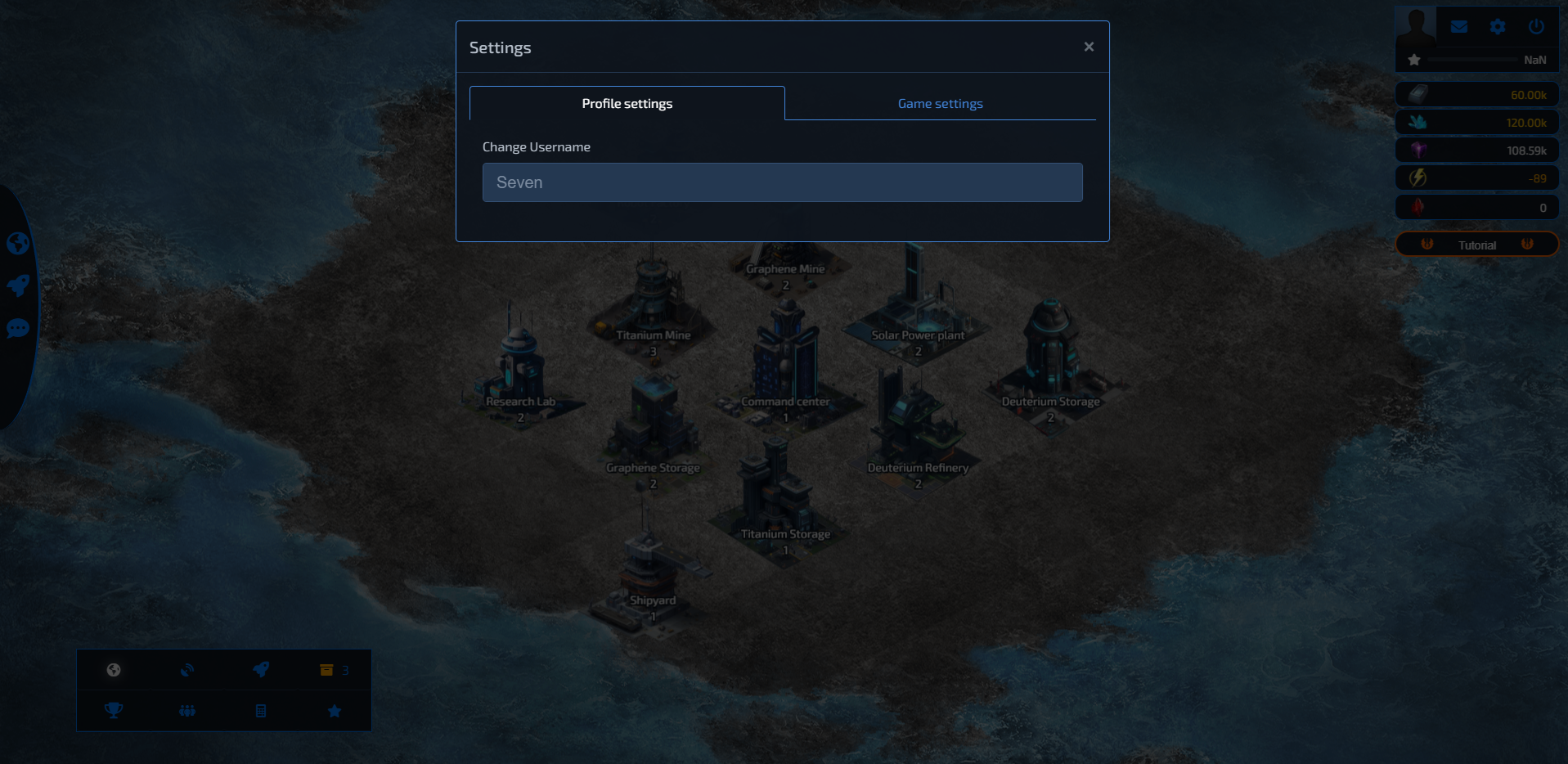Open the alliance members group icon
1568x764 pixels.
coord(186,710)
